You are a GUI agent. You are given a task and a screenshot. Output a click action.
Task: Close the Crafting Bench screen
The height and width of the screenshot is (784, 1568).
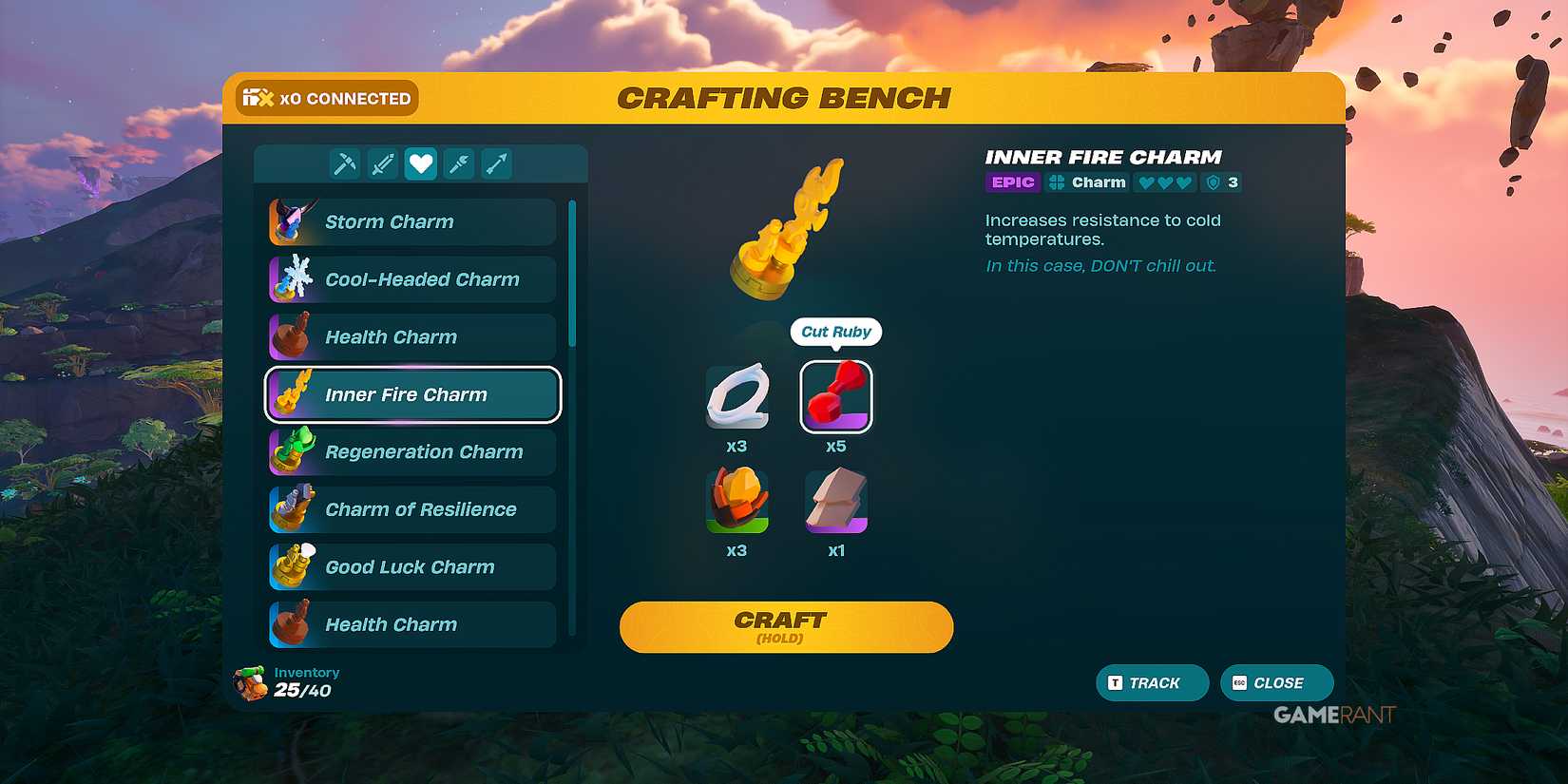tap(1276, 682)
